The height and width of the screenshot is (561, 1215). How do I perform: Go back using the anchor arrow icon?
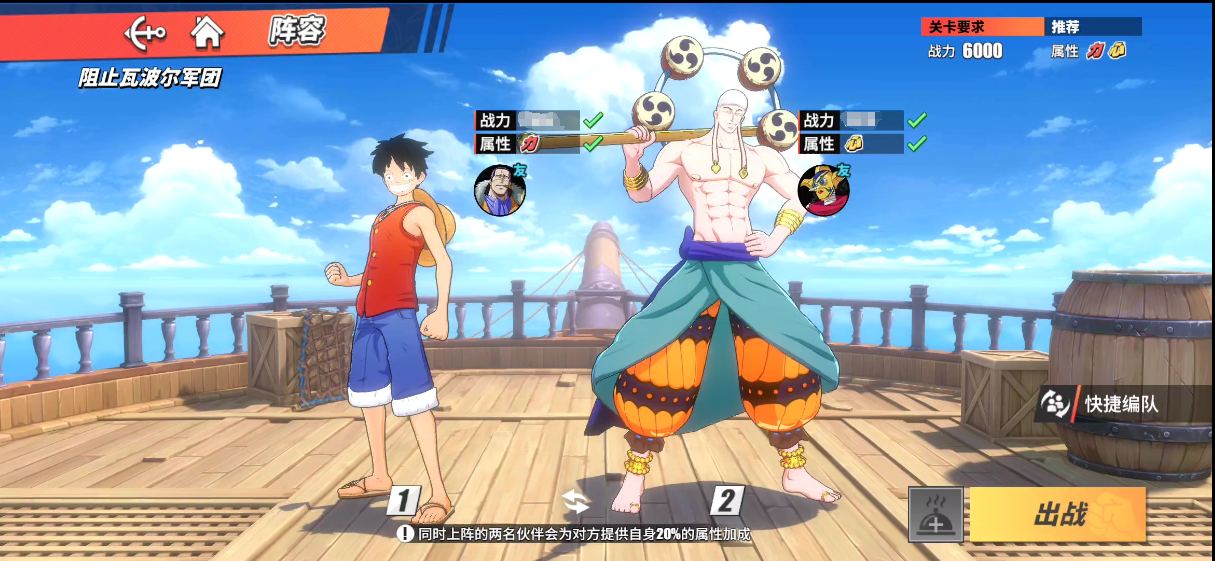(x=145, y=33)
